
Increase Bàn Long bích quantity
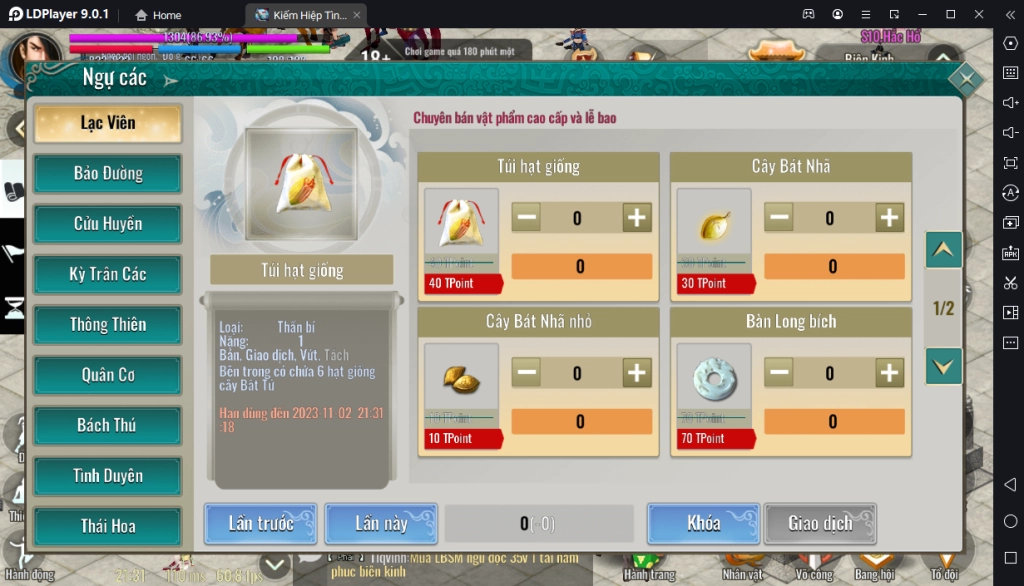pyautogui.click(x=889, y=374)
